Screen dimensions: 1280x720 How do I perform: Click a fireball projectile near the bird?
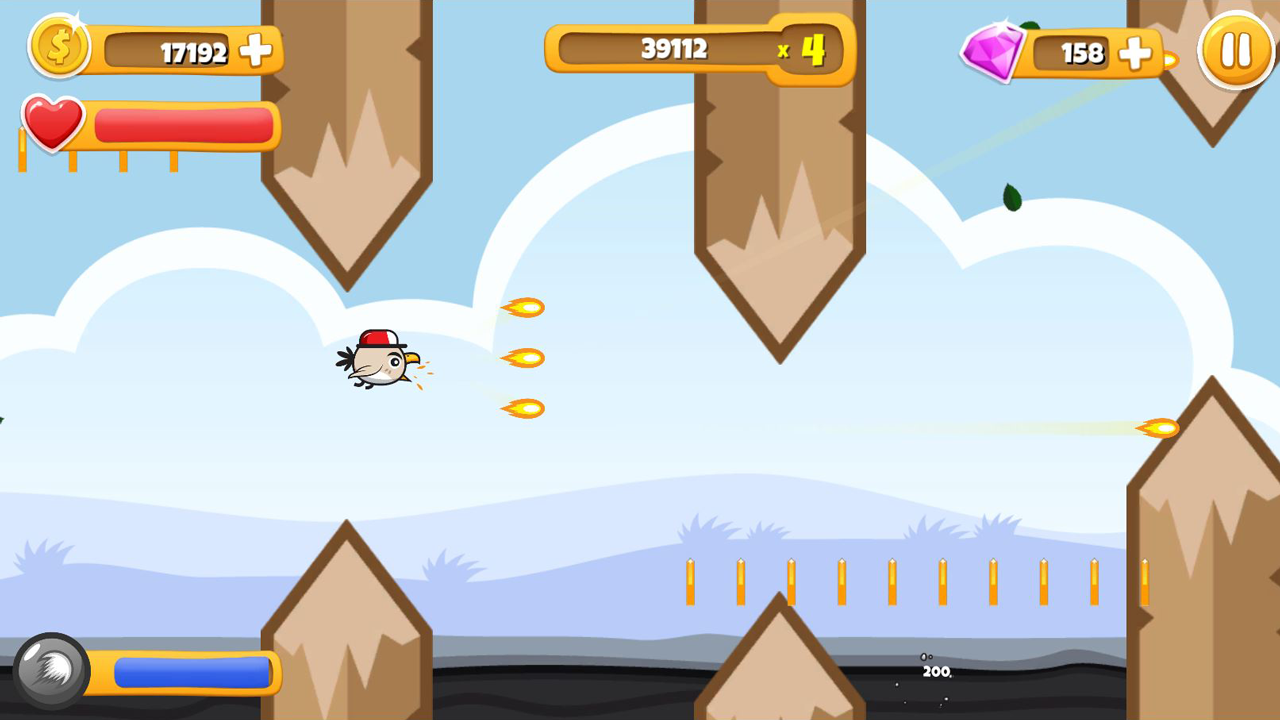524,356
